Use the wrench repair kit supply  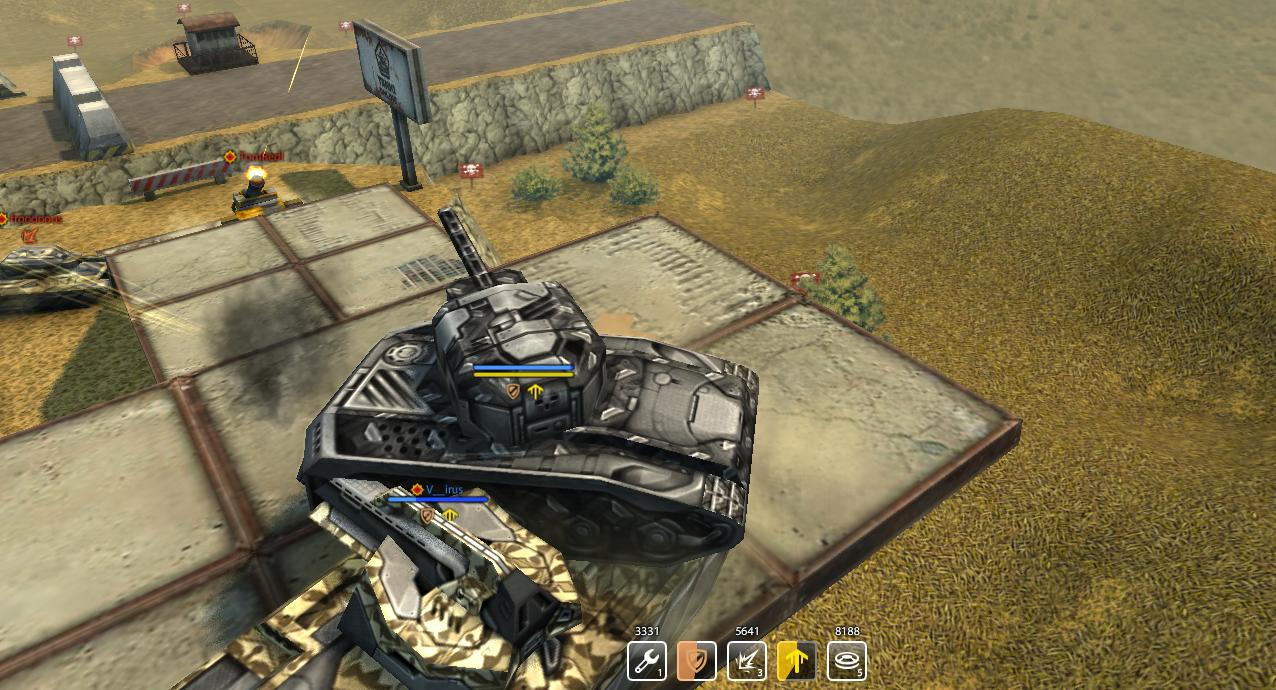[646, 661]
